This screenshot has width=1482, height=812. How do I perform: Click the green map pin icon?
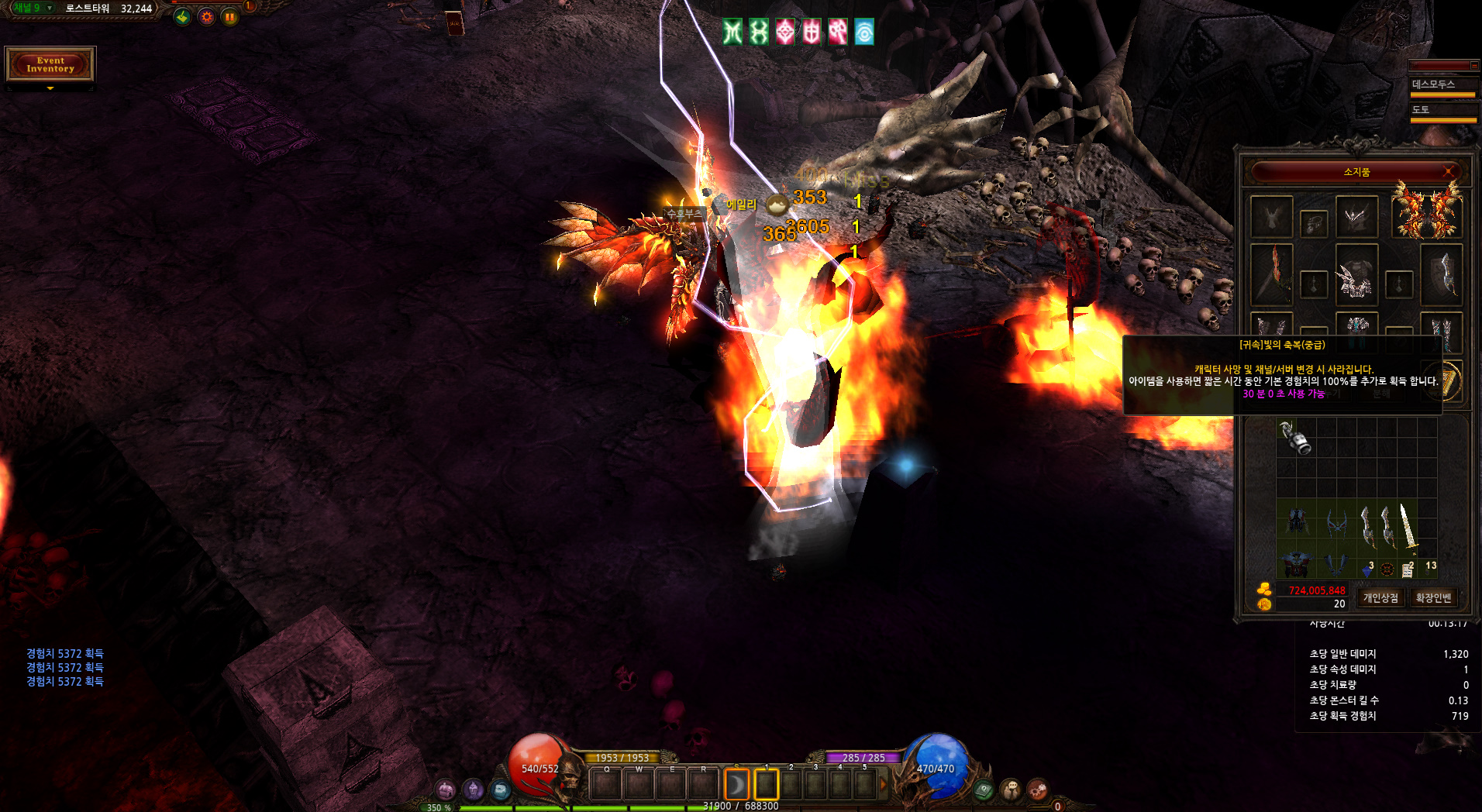pyautogui.click(x=182, y=17)
